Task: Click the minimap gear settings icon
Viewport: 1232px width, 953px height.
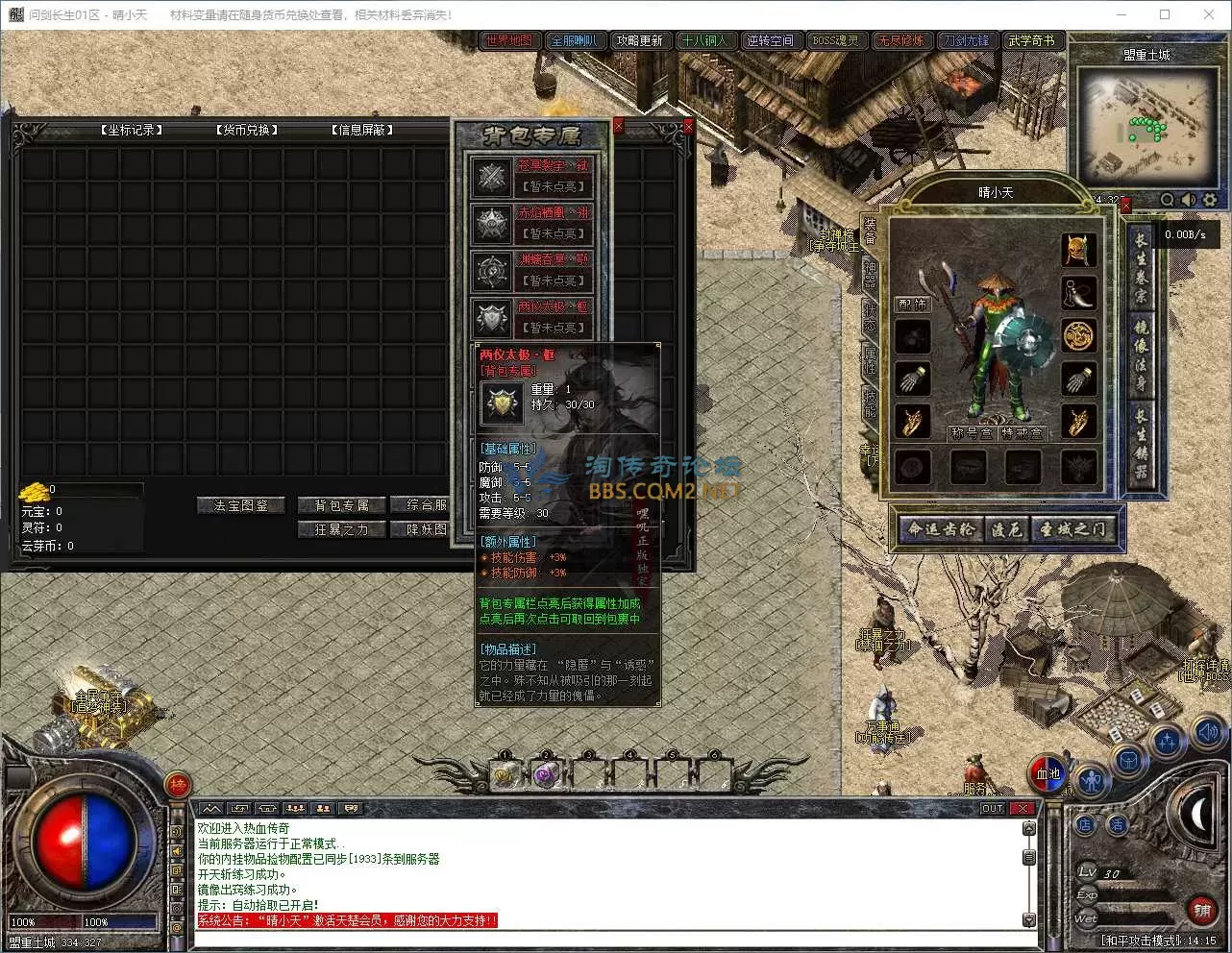Action: click(x=1210, y=200)
